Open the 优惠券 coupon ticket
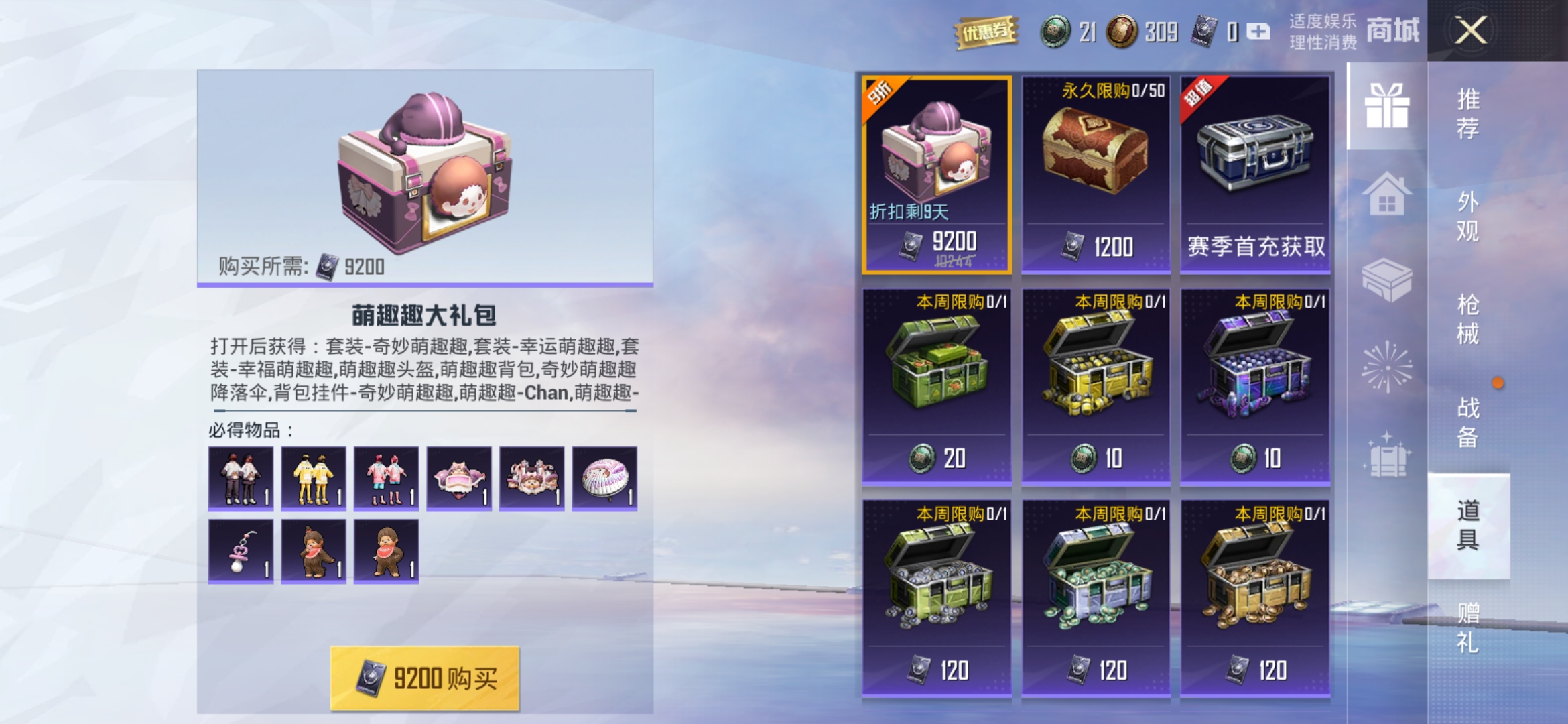 point(986,32)
